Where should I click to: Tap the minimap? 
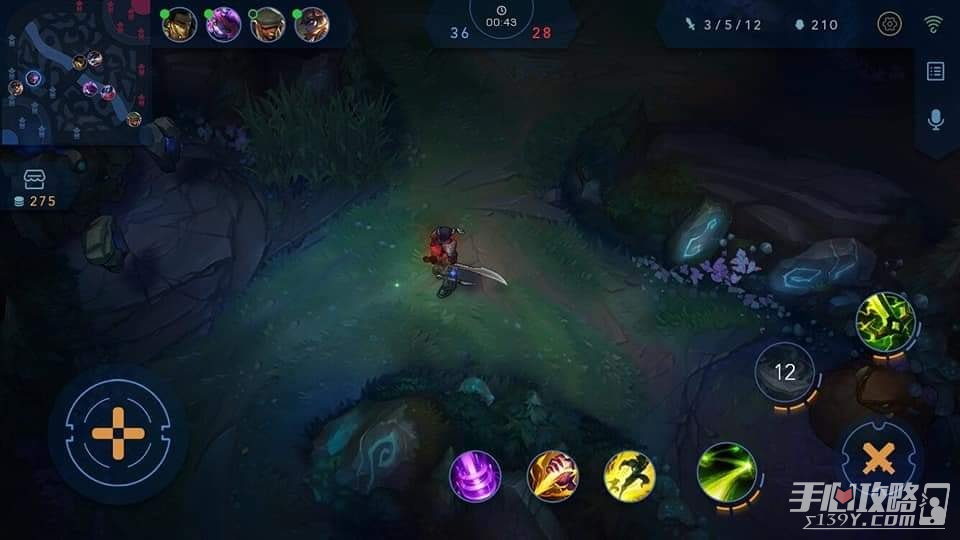click(75, 72)
